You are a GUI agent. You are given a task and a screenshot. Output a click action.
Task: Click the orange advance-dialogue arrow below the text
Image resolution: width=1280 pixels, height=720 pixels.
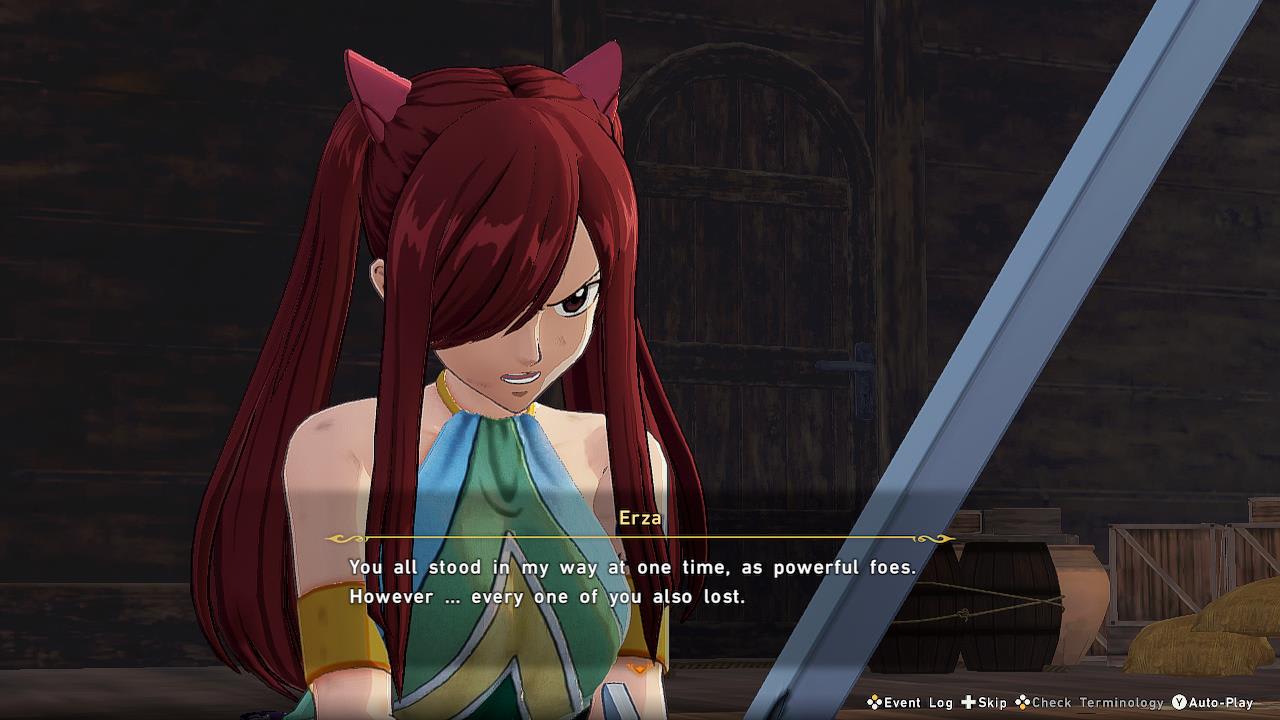(639, 668)
